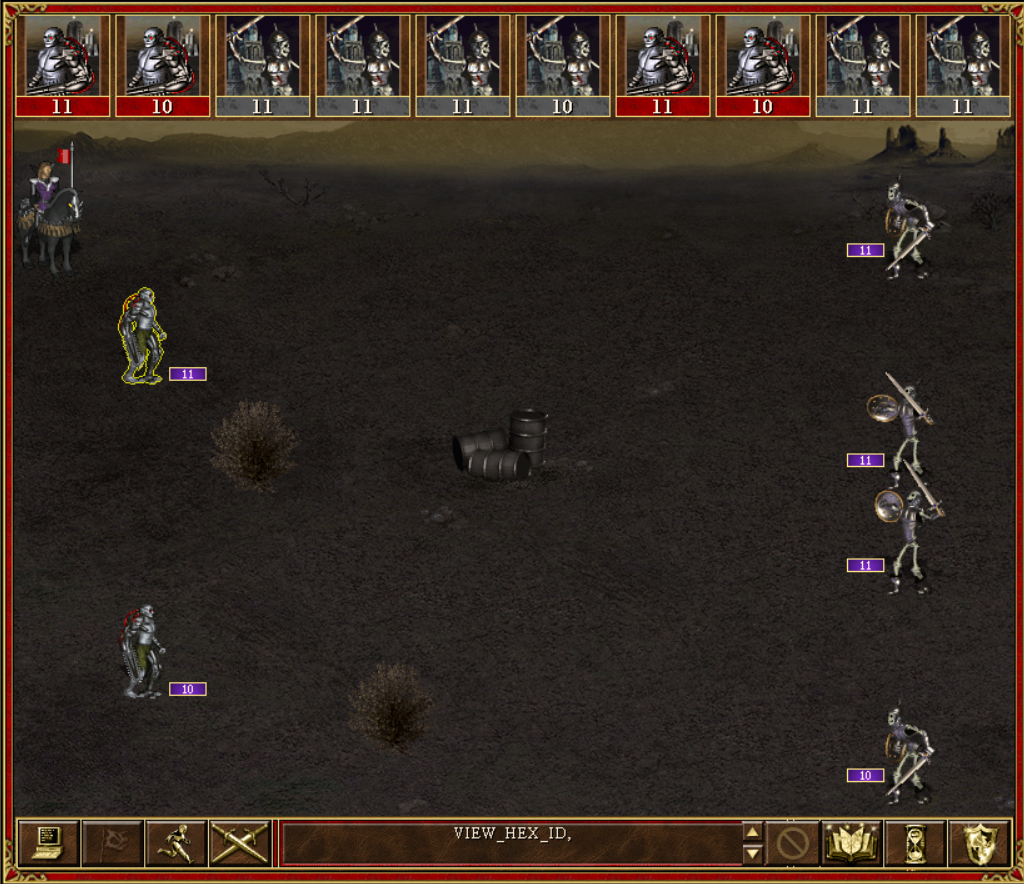Retreat using the running man button
Image resolution: width=1024 pixels, height=884 pixels.
point(176,843)
